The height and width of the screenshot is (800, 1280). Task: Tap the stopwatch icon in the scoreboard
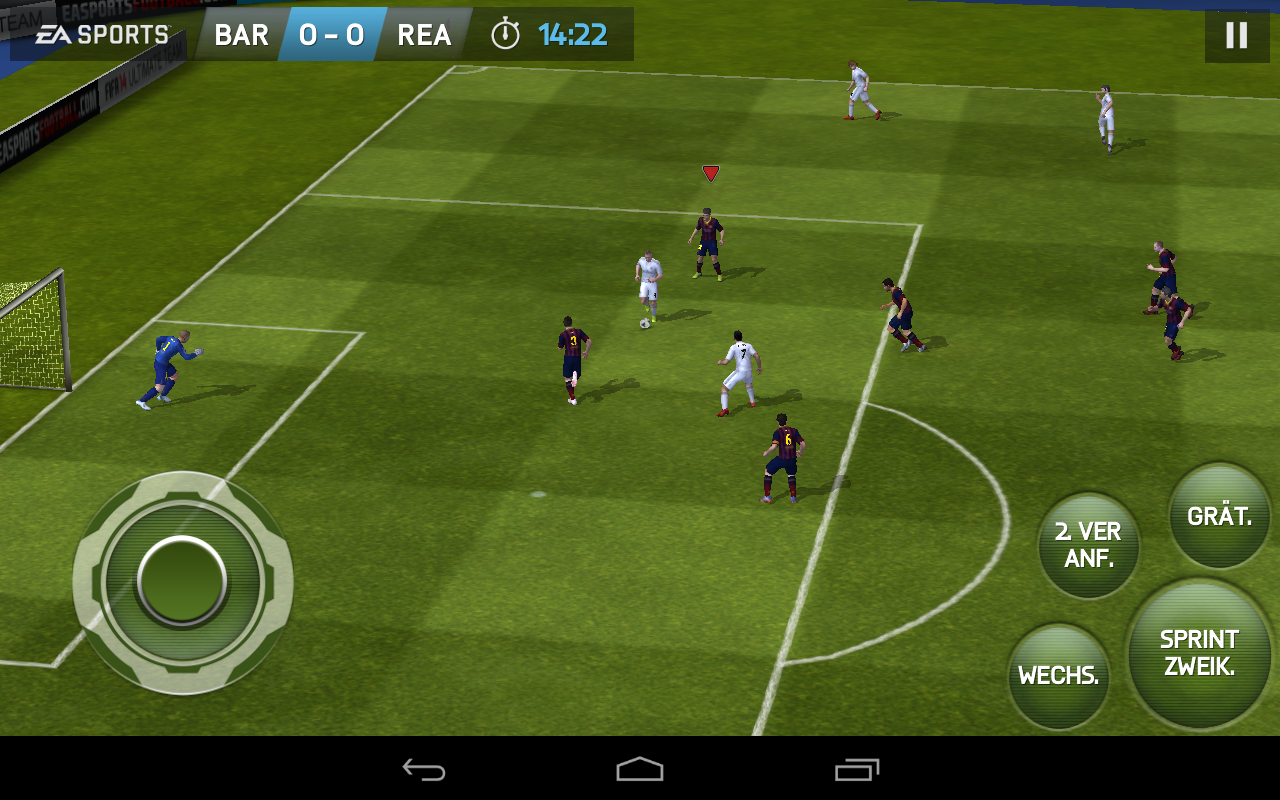coord(508,34)
